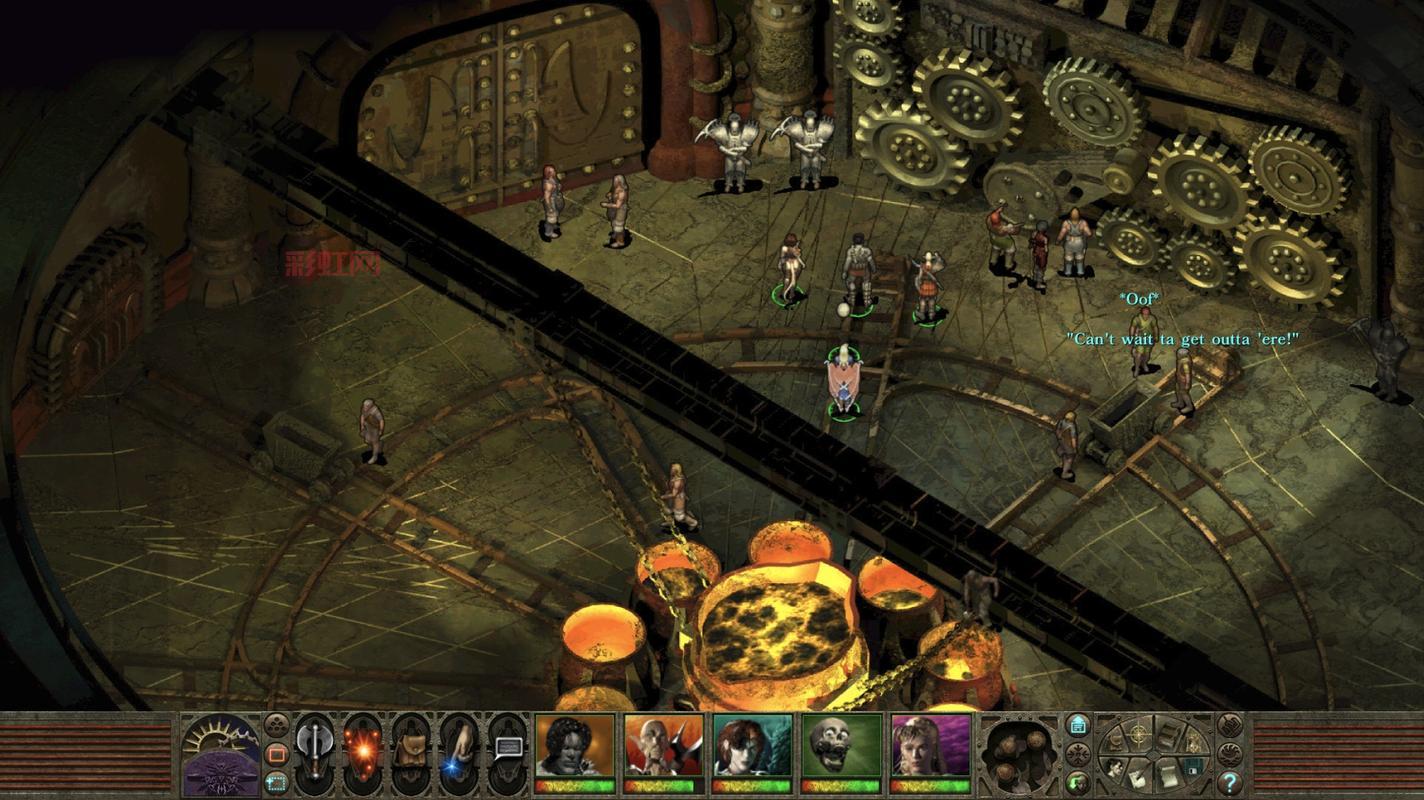This screenshot has width=1424, height=800.
Task: Select the blonde woman's purple portrait
Action: point(930,746)
